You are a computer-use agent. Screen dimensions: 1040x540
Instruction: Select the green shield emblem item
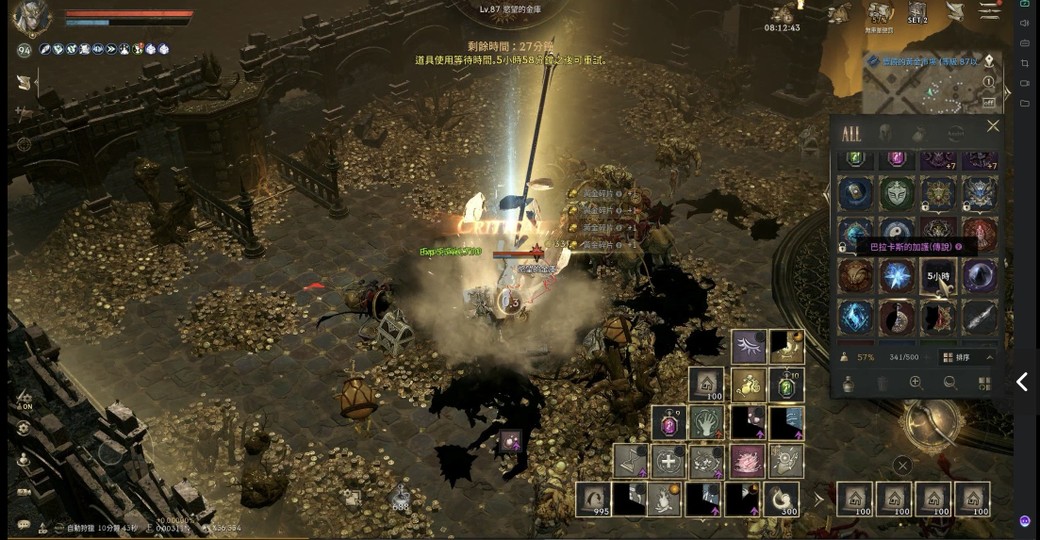(x=896, y=193)
